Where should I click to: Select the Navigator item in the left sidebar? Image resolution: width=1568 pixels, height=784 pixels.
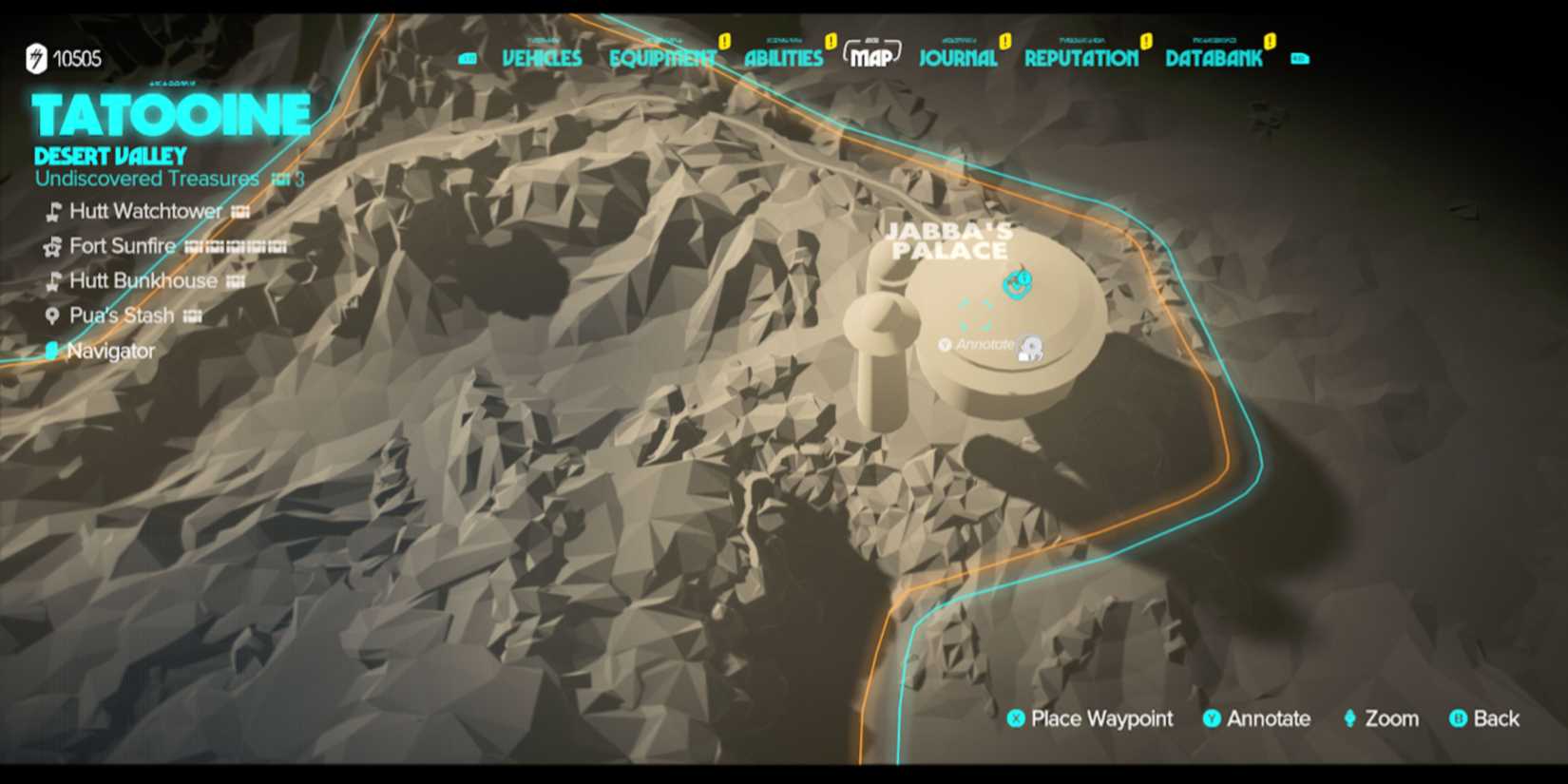[x=111, y=350]
